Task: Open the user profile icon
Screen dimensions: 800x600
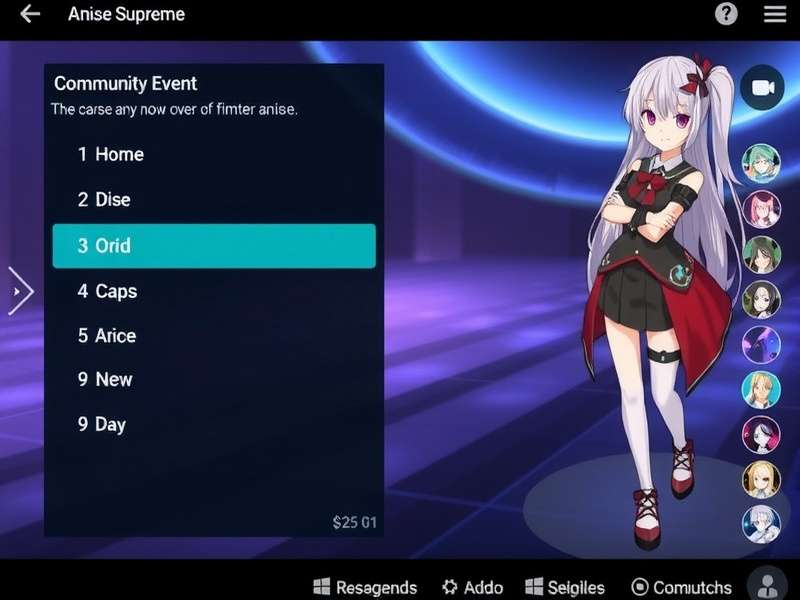Action: click(768, 586)
